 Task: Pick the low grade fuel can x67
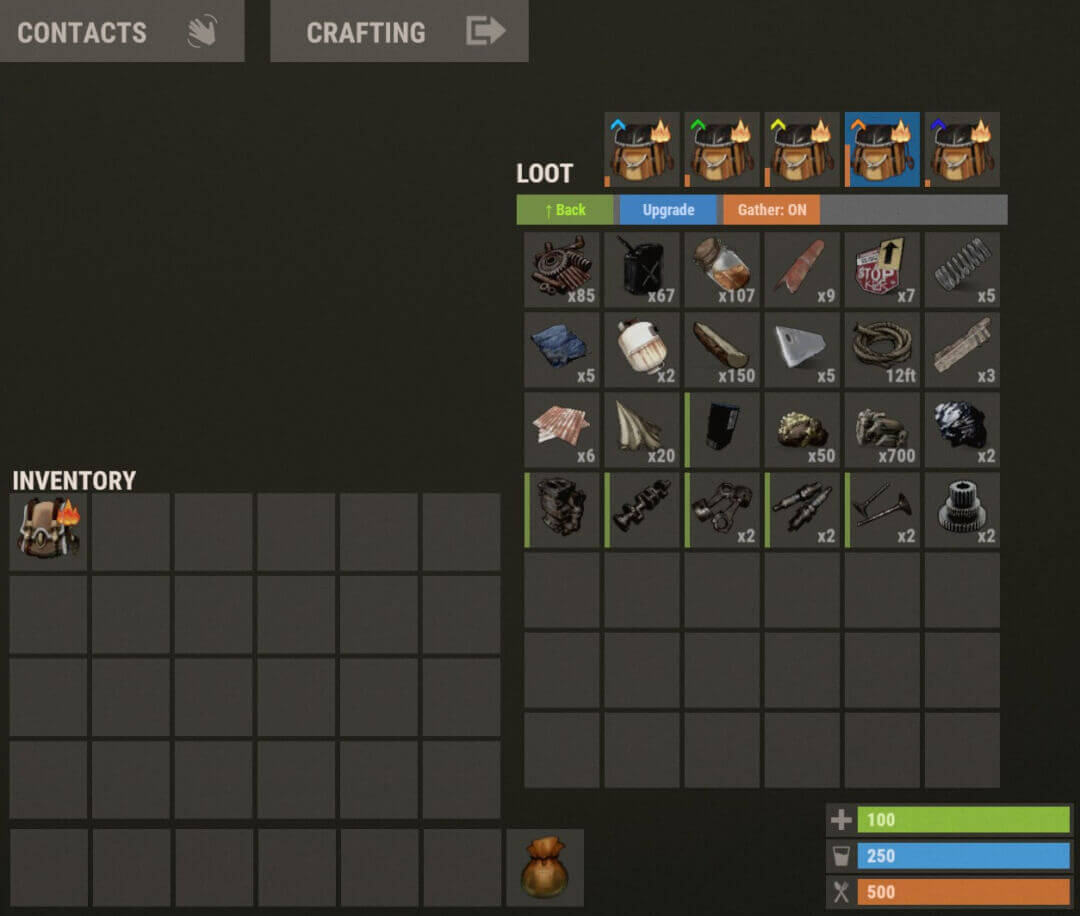tap(642, 270)
